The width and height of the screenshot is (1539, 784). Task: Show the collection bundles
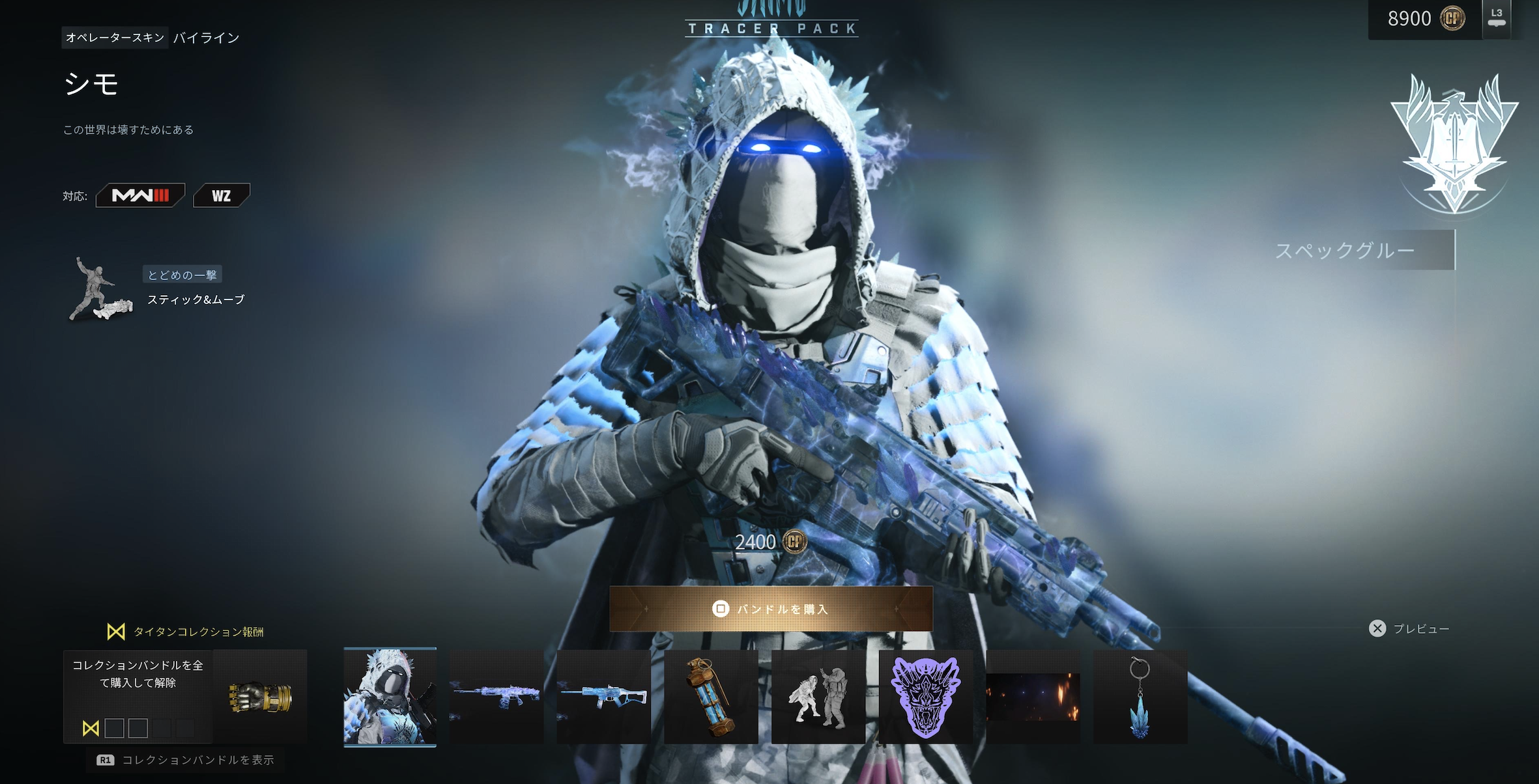pos(186,760)
